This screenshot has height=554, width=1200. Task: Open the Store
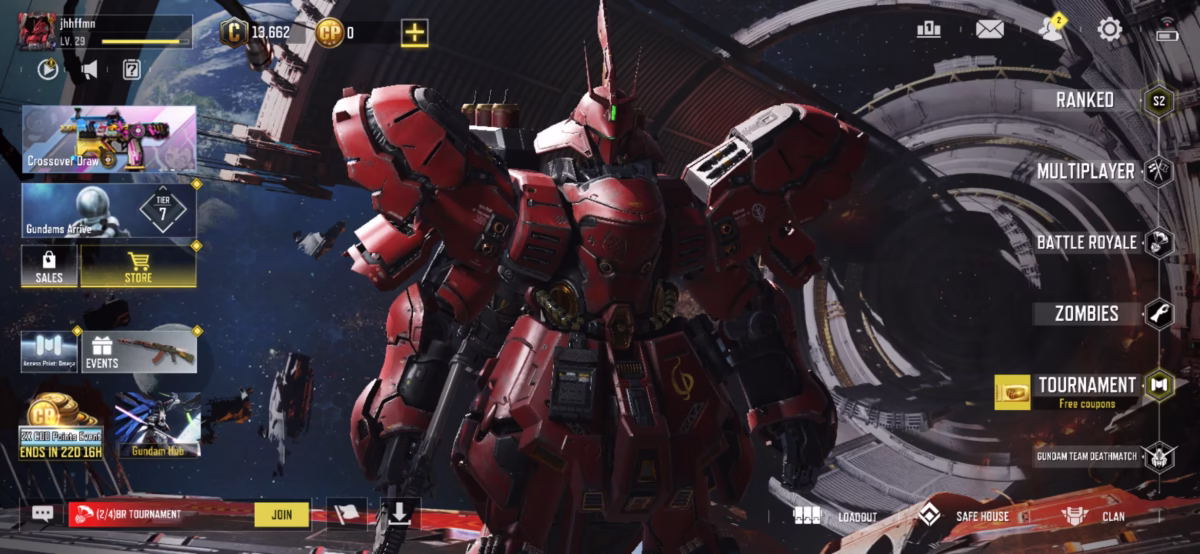(138, 267)
